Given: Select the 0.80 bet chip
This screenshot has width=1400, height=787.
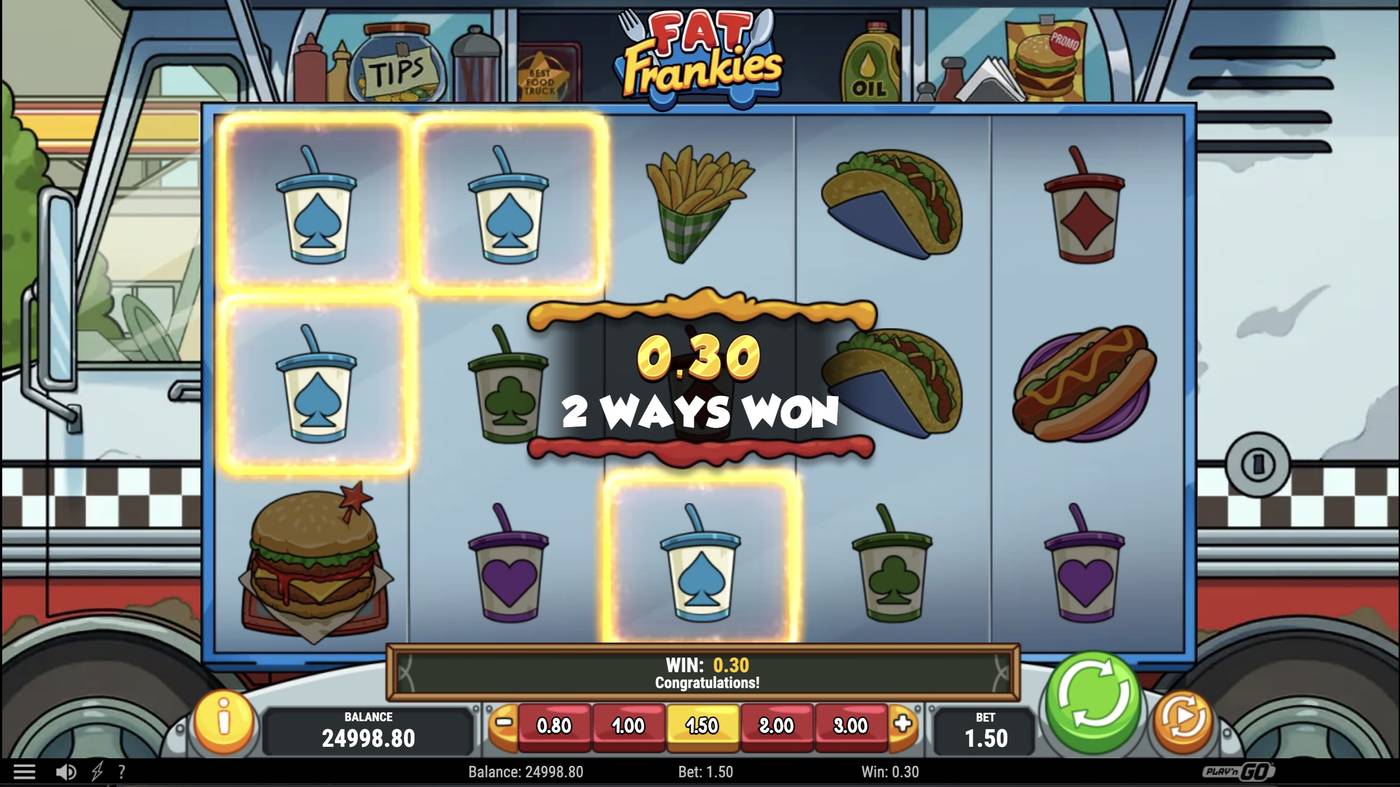Looking at the screenshot, I should 554,726.
